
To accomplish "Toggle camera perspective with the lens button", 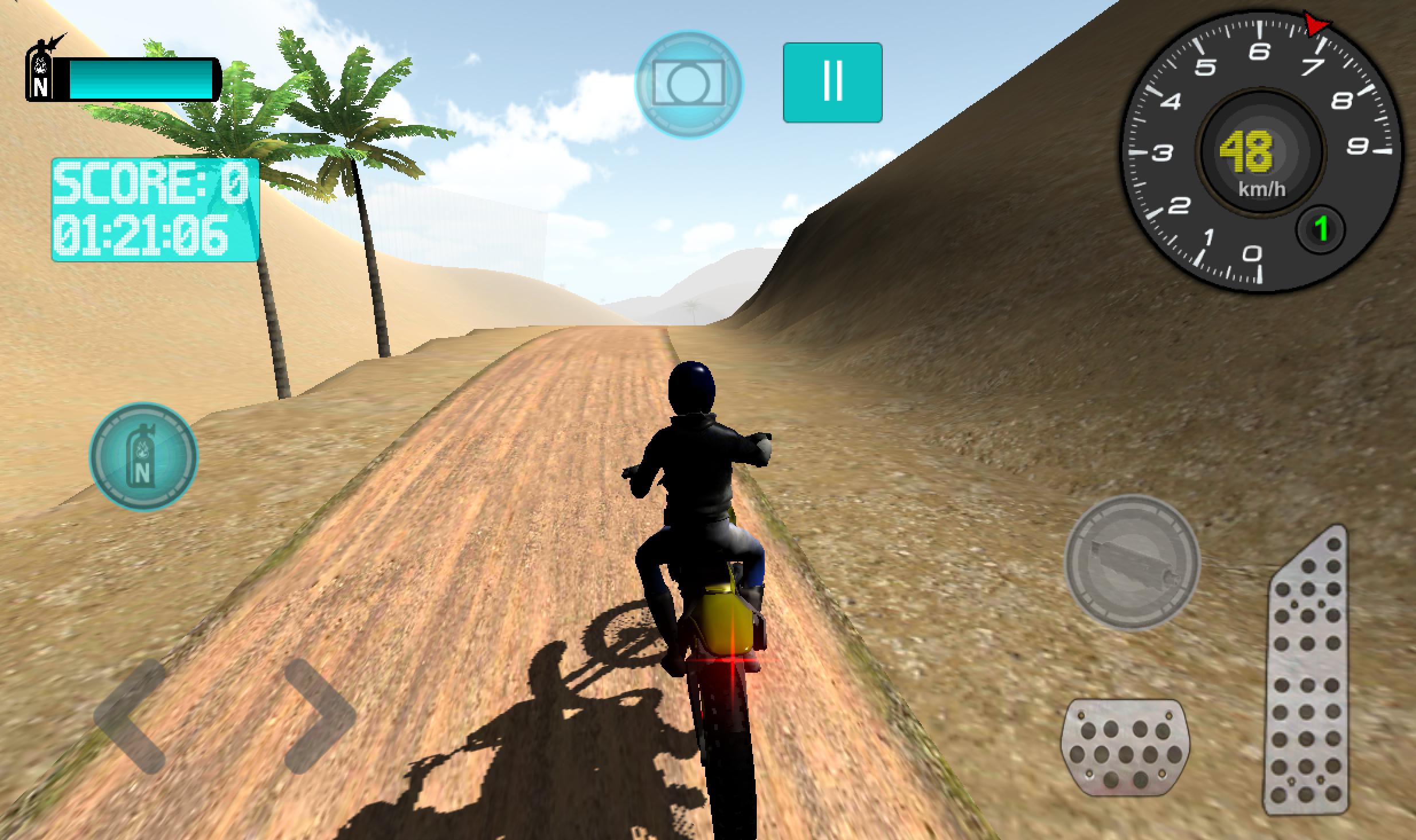I will [x=688, y=82].
